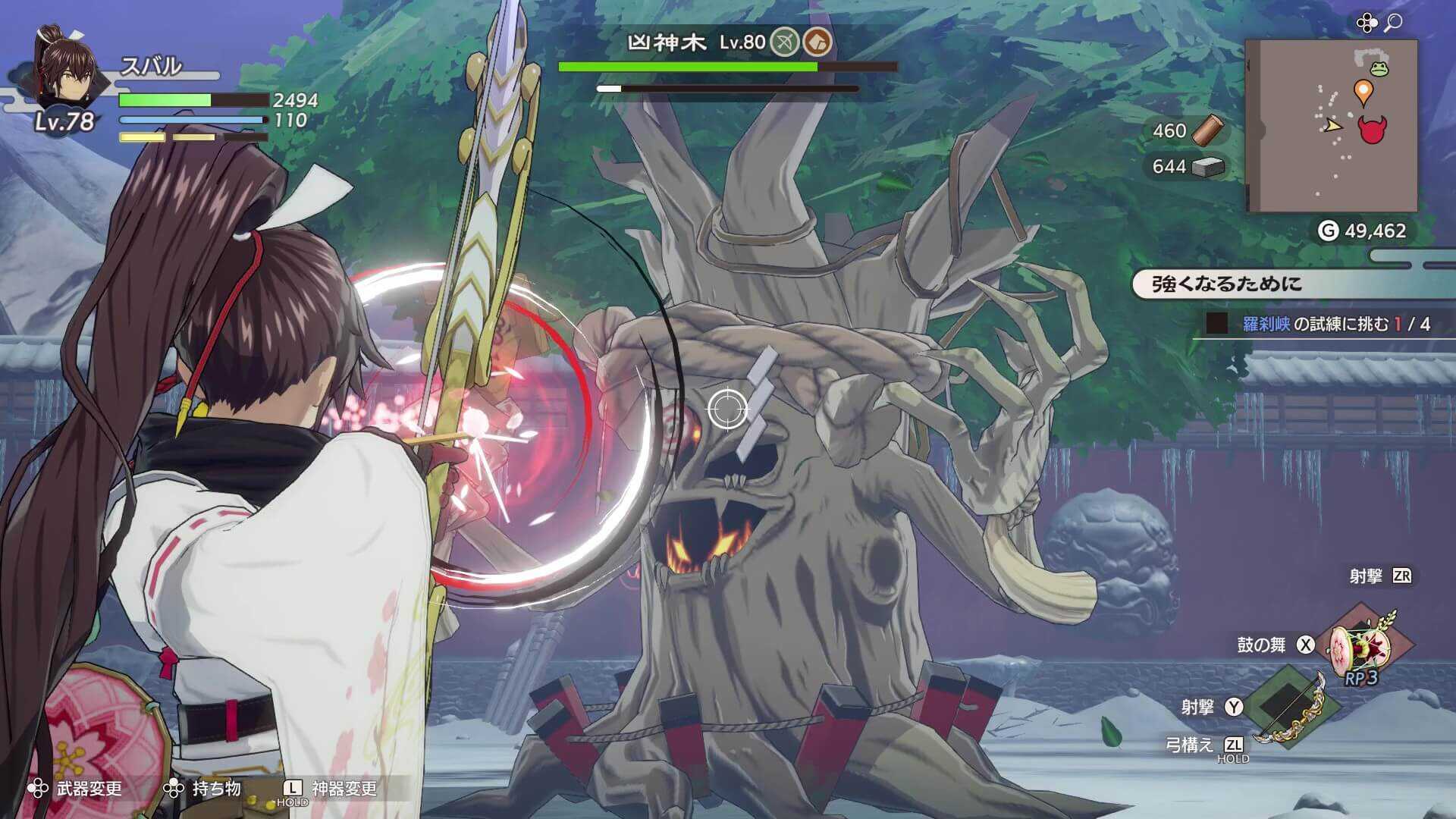
Task: Click the frog icon on the minimap
Action: (x=1381, y=67)
